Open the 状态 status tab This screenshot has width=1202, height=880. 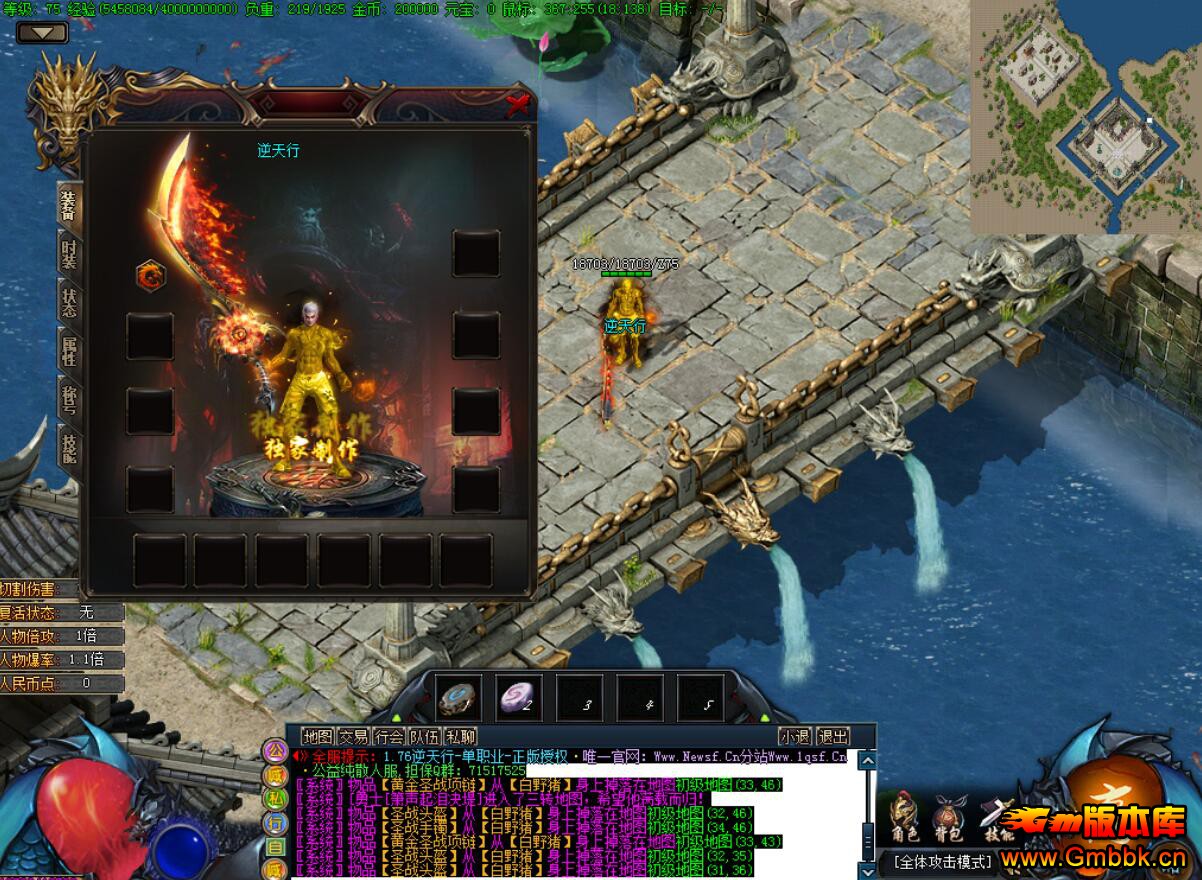pos(69,303)
